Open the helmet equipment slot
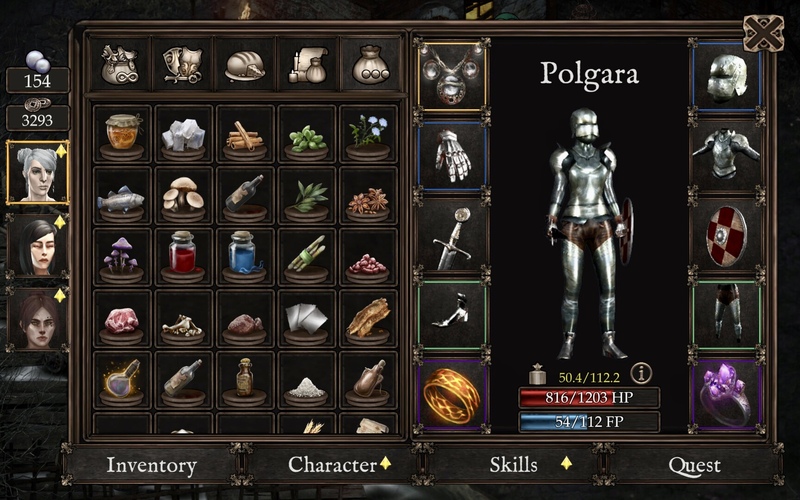 point(726,75)
